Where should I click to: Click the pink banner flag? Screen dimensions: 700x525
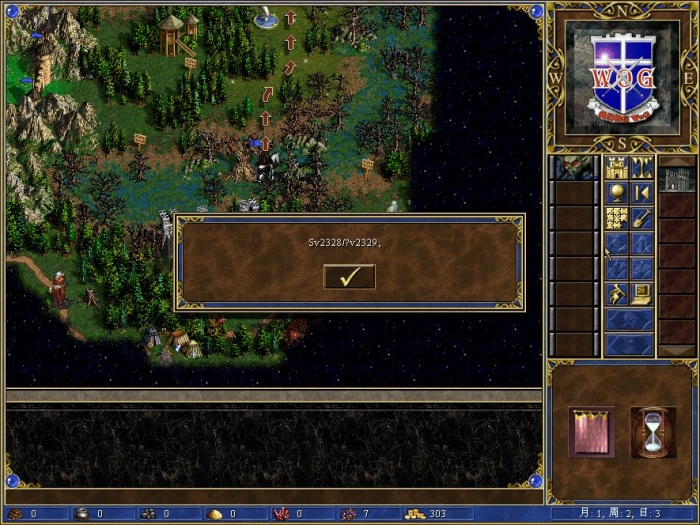(x=591, y=432)
